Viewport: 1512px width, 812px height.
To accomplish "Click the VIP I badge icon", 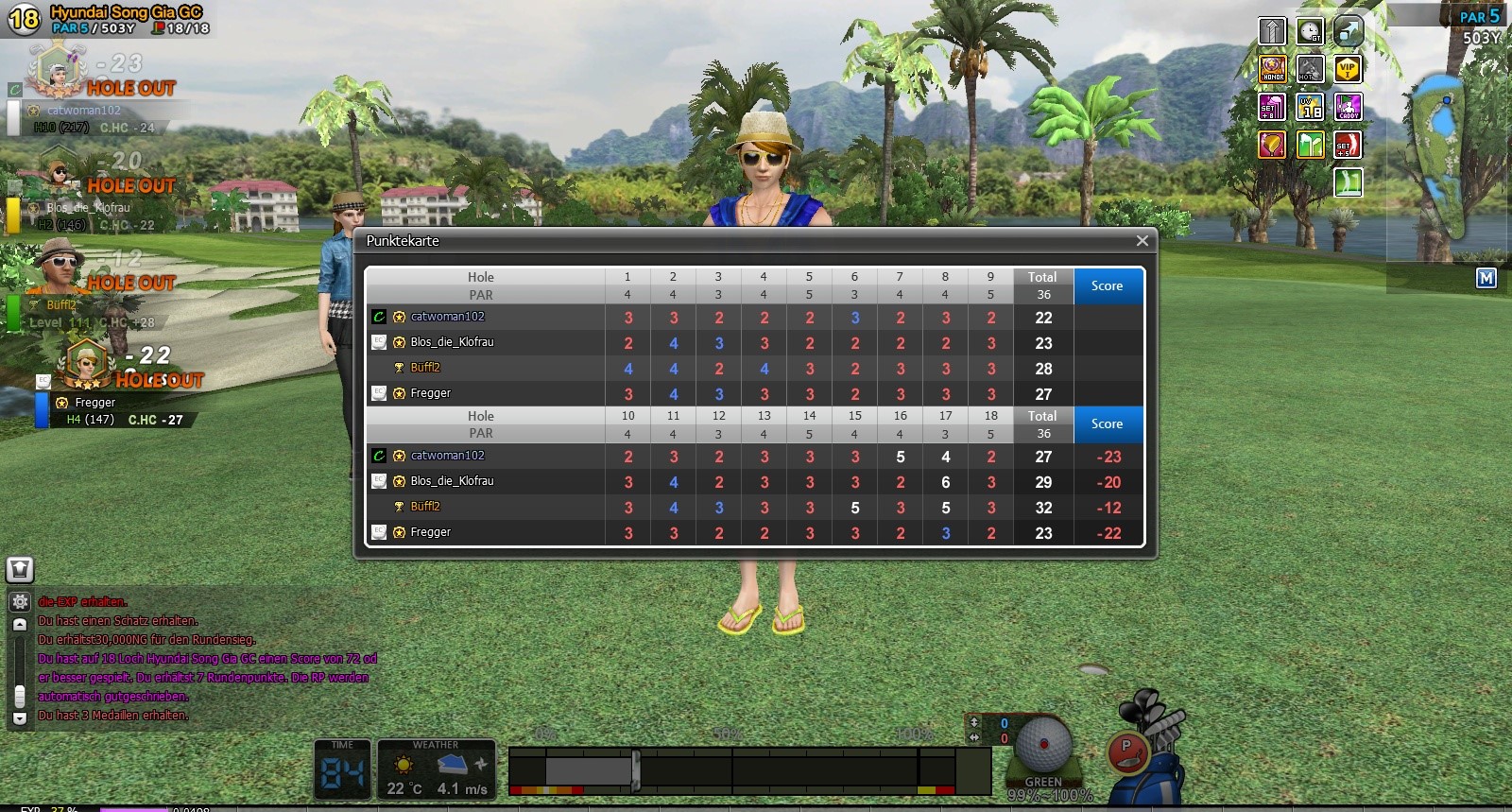I will [1348, 69].
